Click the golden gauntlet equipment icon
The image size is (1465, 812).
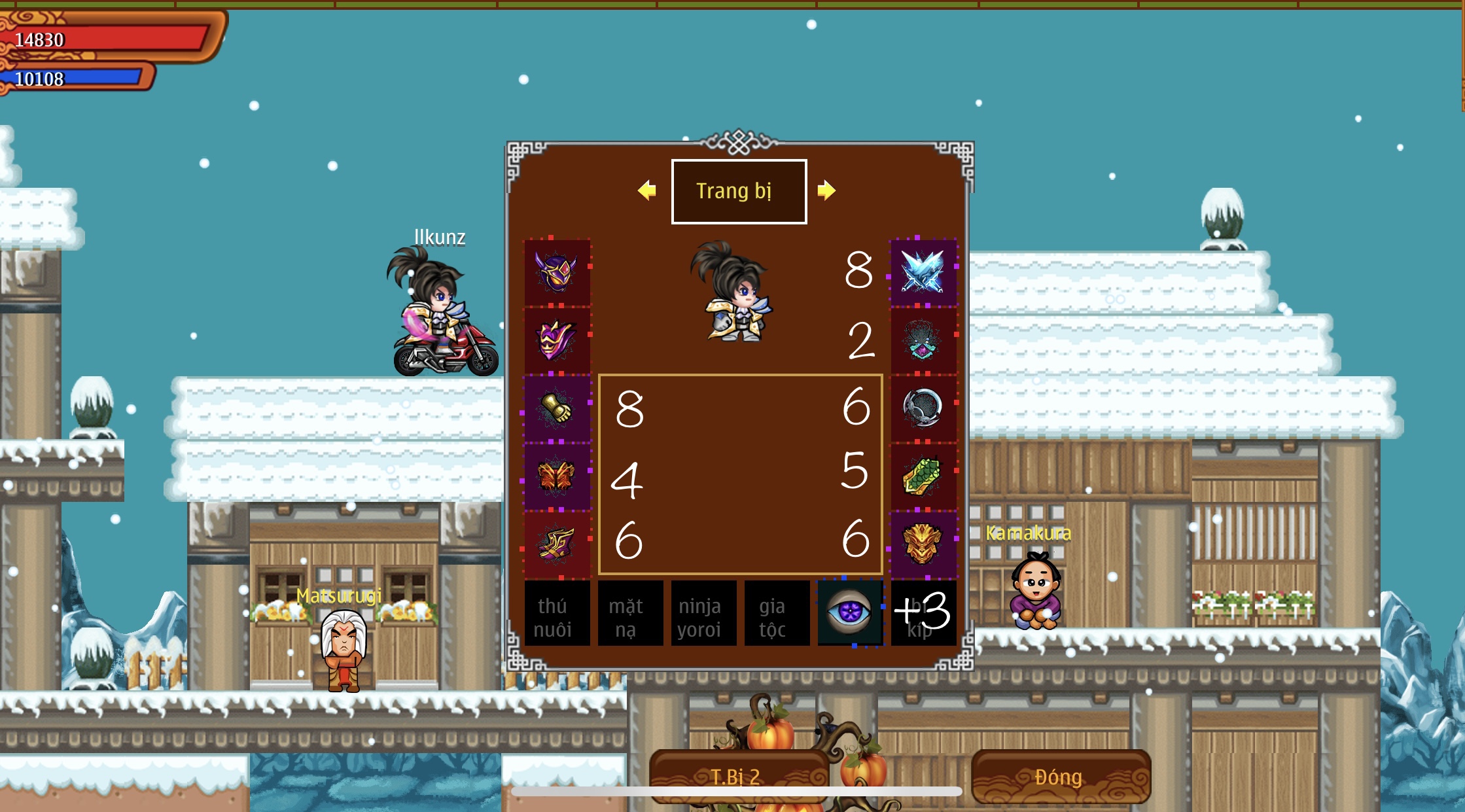pos(557,408)
